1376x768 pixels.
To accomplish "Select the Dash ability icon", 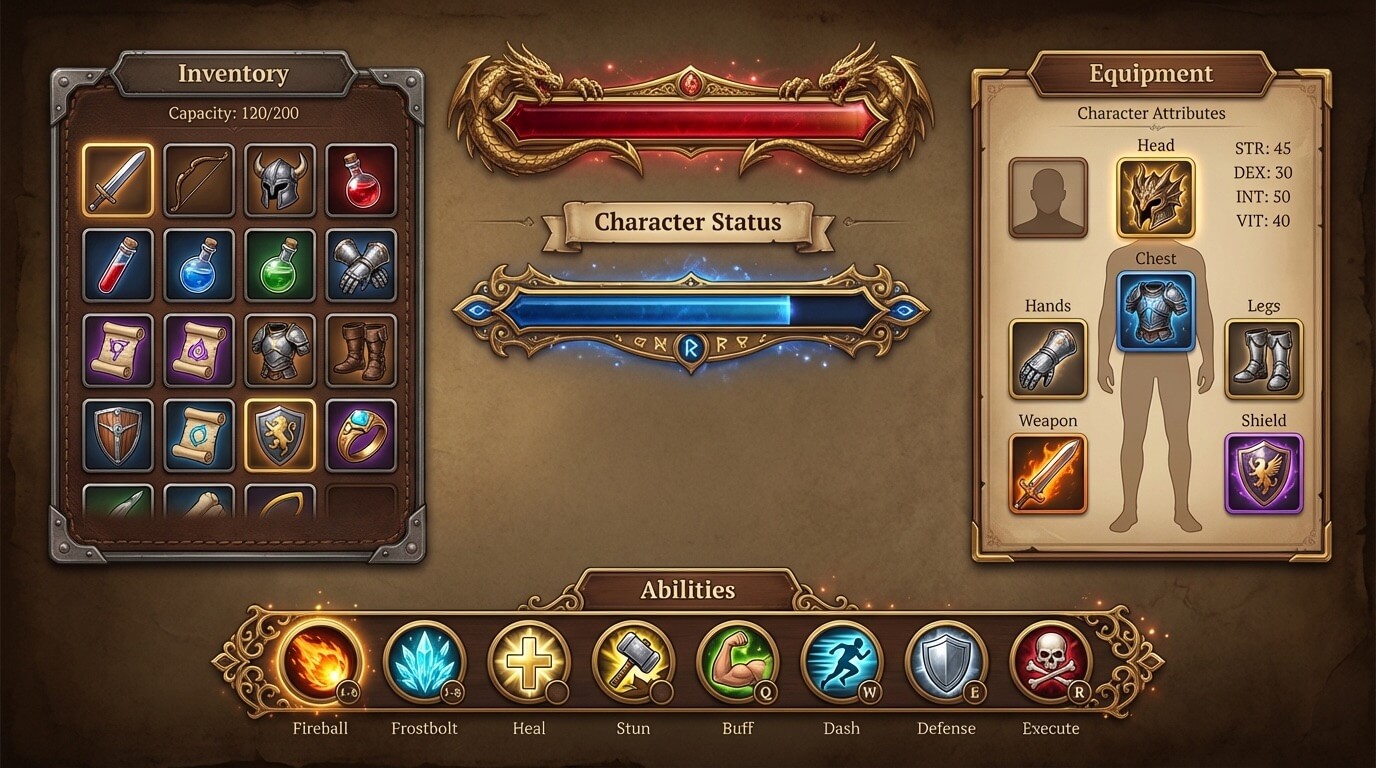I will [841, 660].
